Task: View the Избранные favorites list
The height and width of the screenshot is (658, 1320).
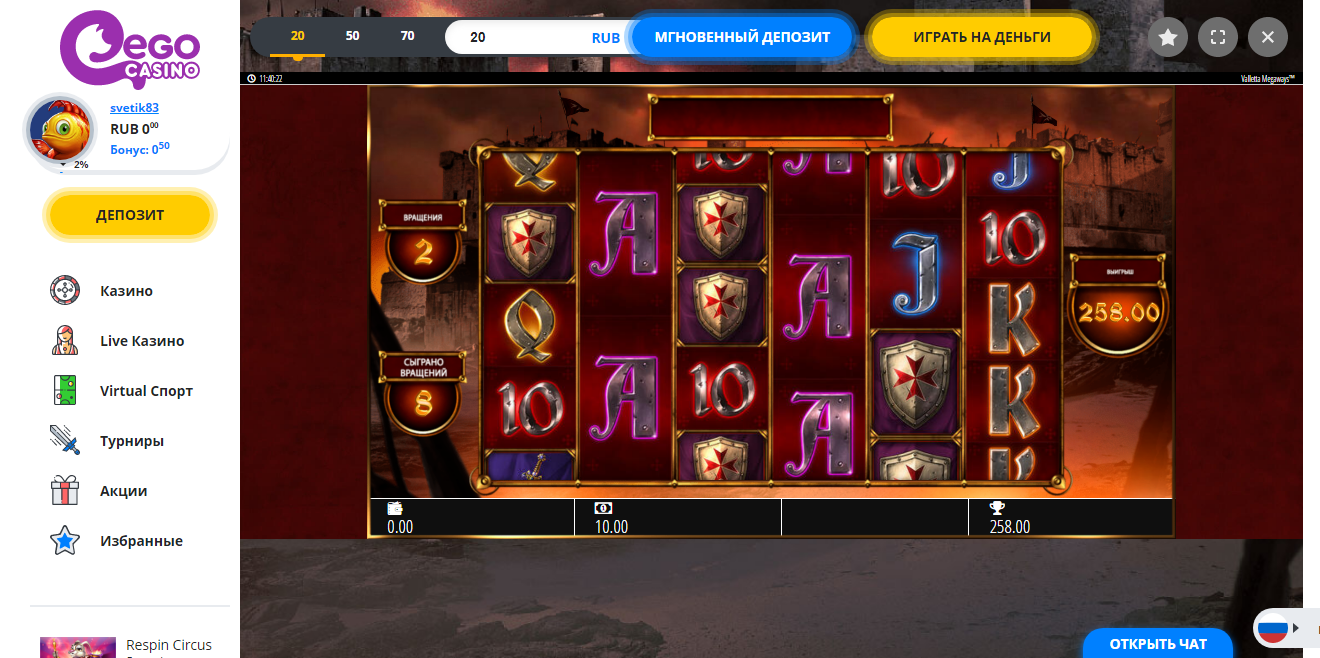Action: pos(141,541)
